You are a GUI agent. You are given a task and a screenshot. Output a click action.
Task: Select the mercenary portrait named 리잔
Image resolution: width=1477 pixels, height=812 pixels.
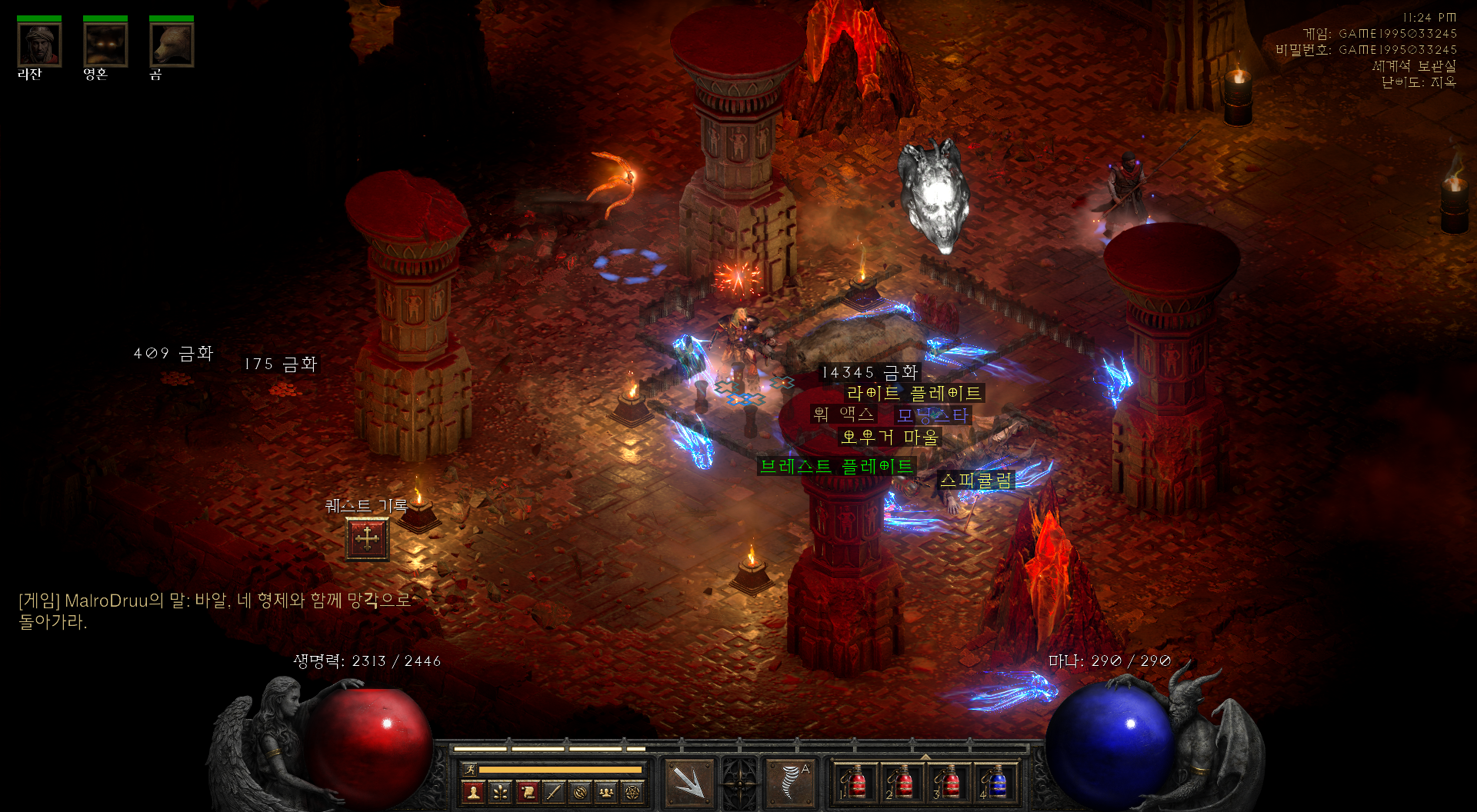coord(39,45)
